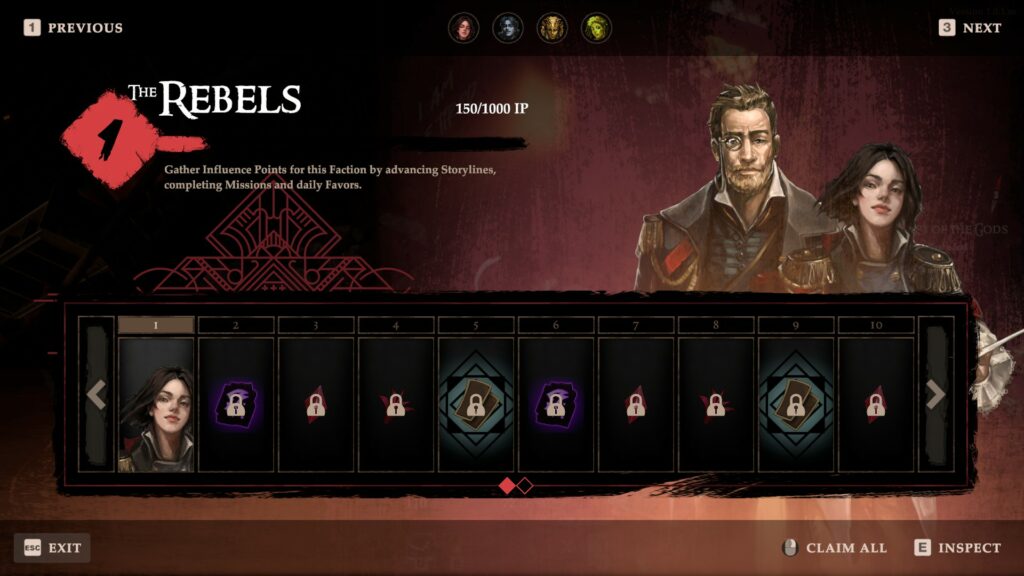Click the left arrow of the reward track
The height and width of the screenshot is (576, 1024).
[96, 395]
